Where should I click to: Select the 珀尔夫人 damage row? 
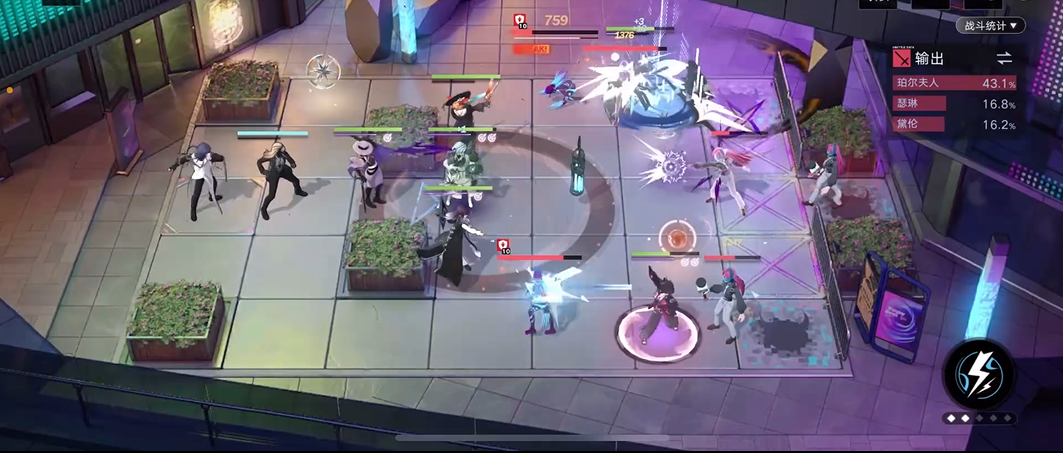coord(954,84)
